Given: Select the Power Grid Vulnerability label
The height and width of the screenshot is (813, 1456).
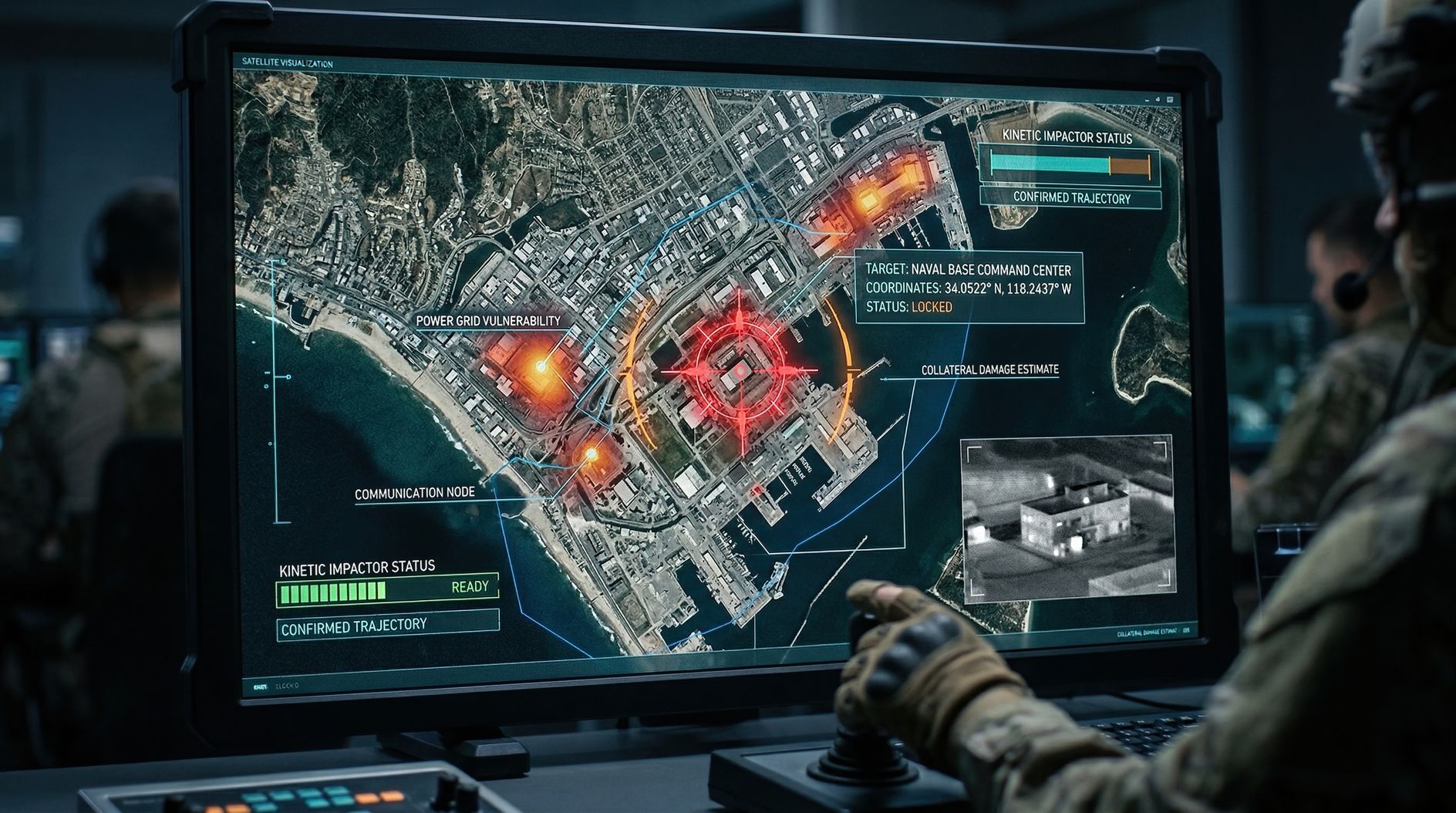Looking at the screenshot, I should (487, 321).
